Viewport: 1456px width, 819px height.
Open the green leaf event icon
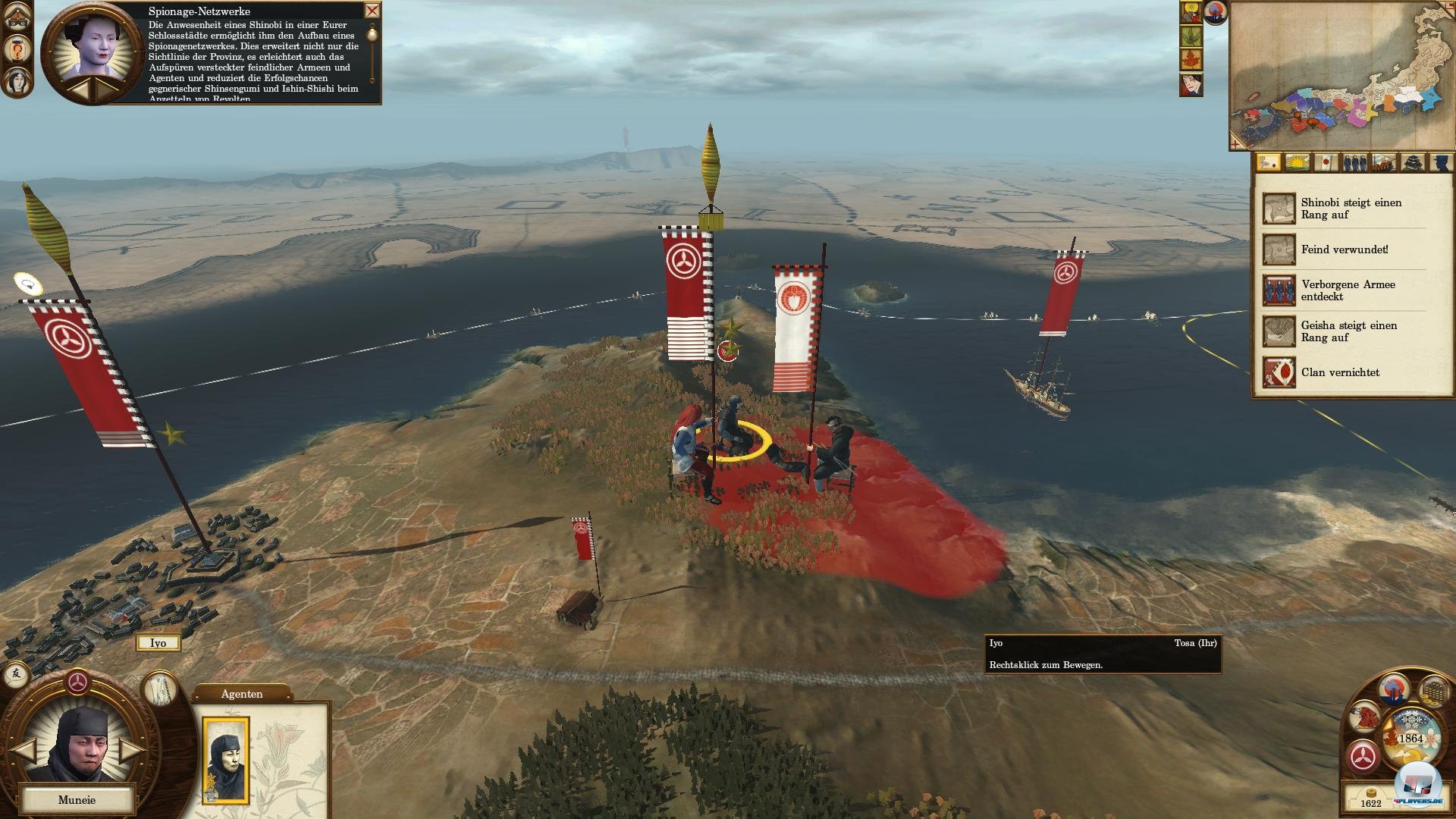[x=1191, y=36]
